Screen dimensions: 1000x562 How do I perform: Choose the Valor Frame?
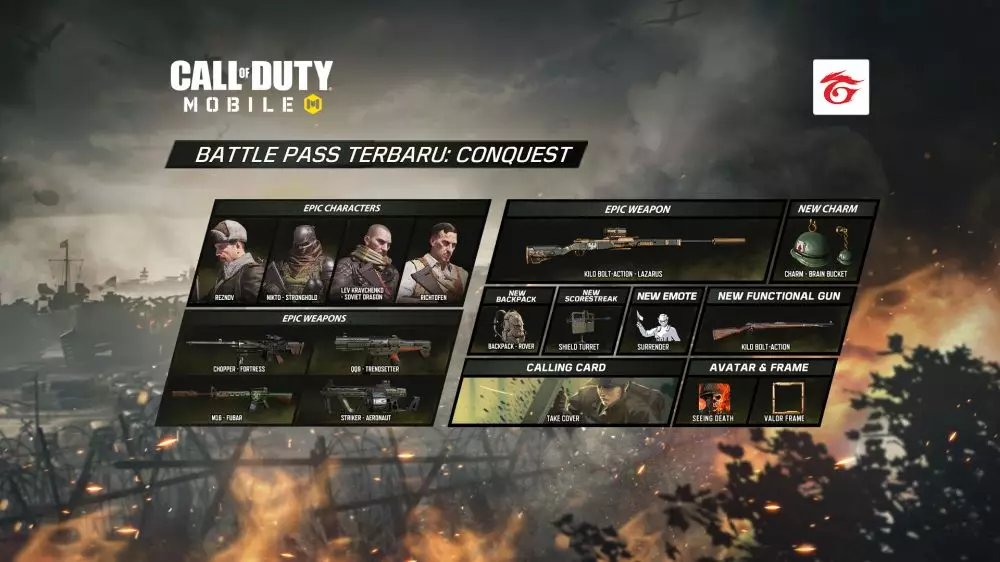(x=782, y=399)
